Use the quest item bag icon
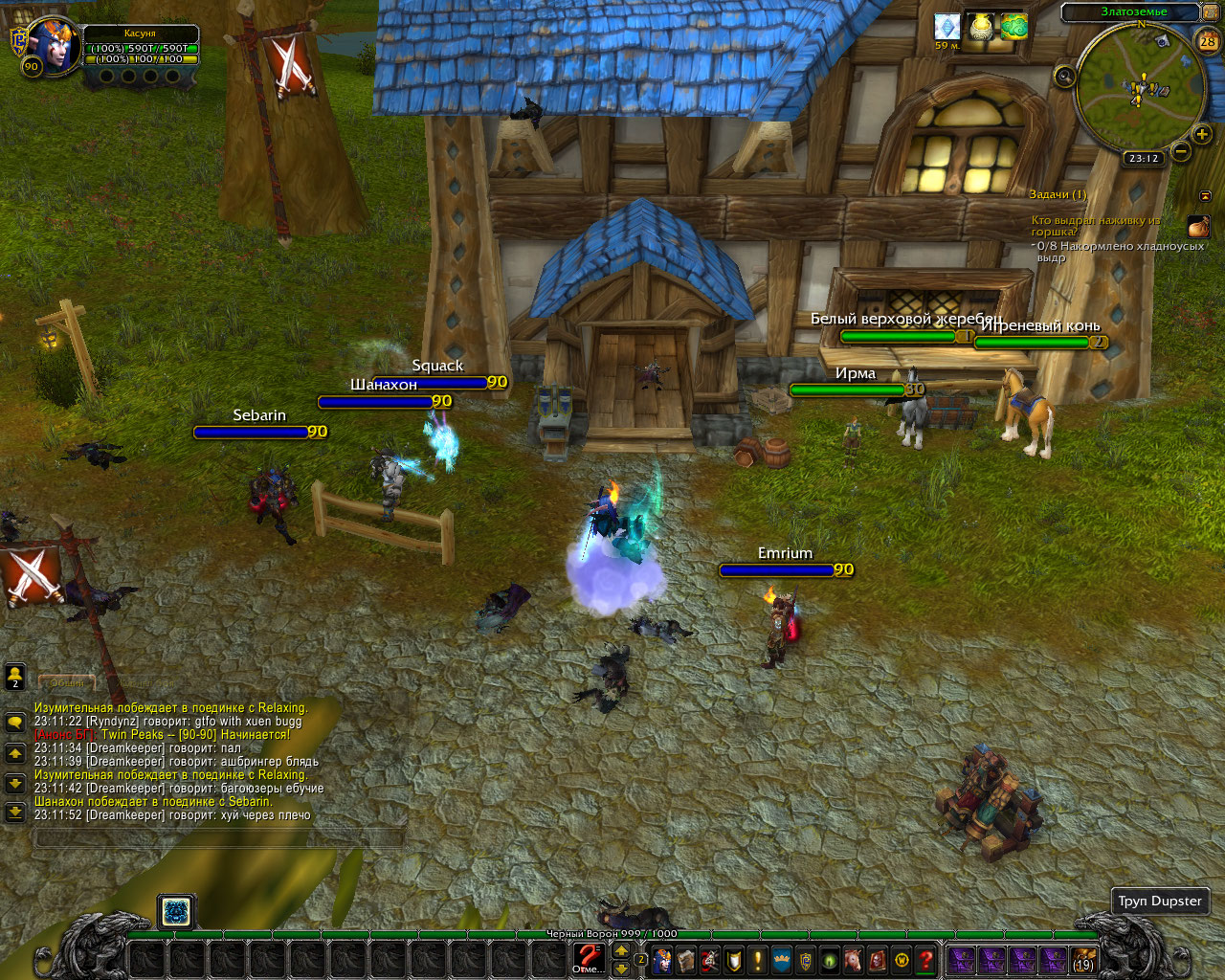Image resolution: width=1225 pixels, height=980 pixels. click(x=1198, y=227)
